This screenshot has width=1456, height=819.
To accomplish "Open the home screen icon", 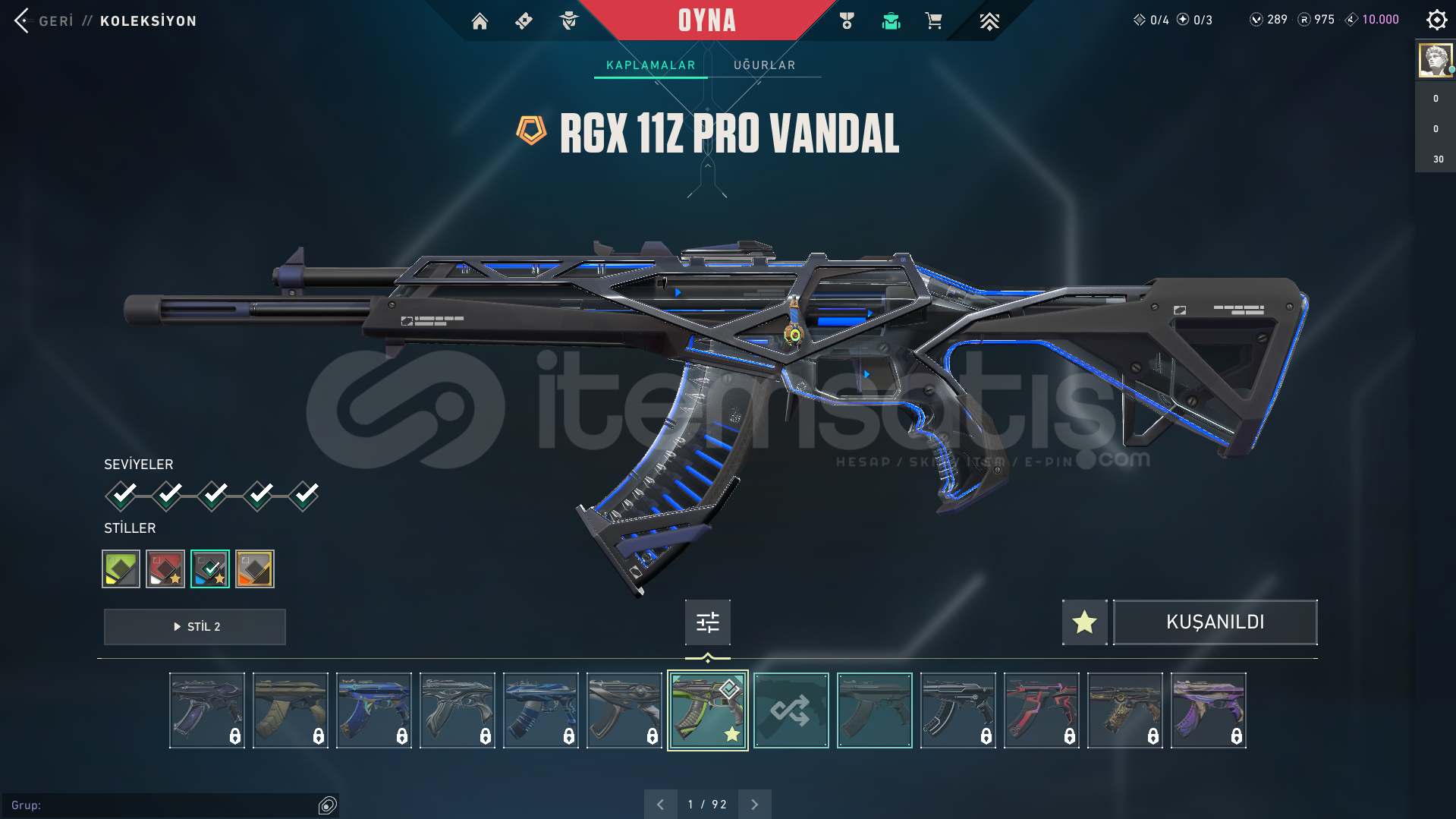I will (x=480, y=21).
